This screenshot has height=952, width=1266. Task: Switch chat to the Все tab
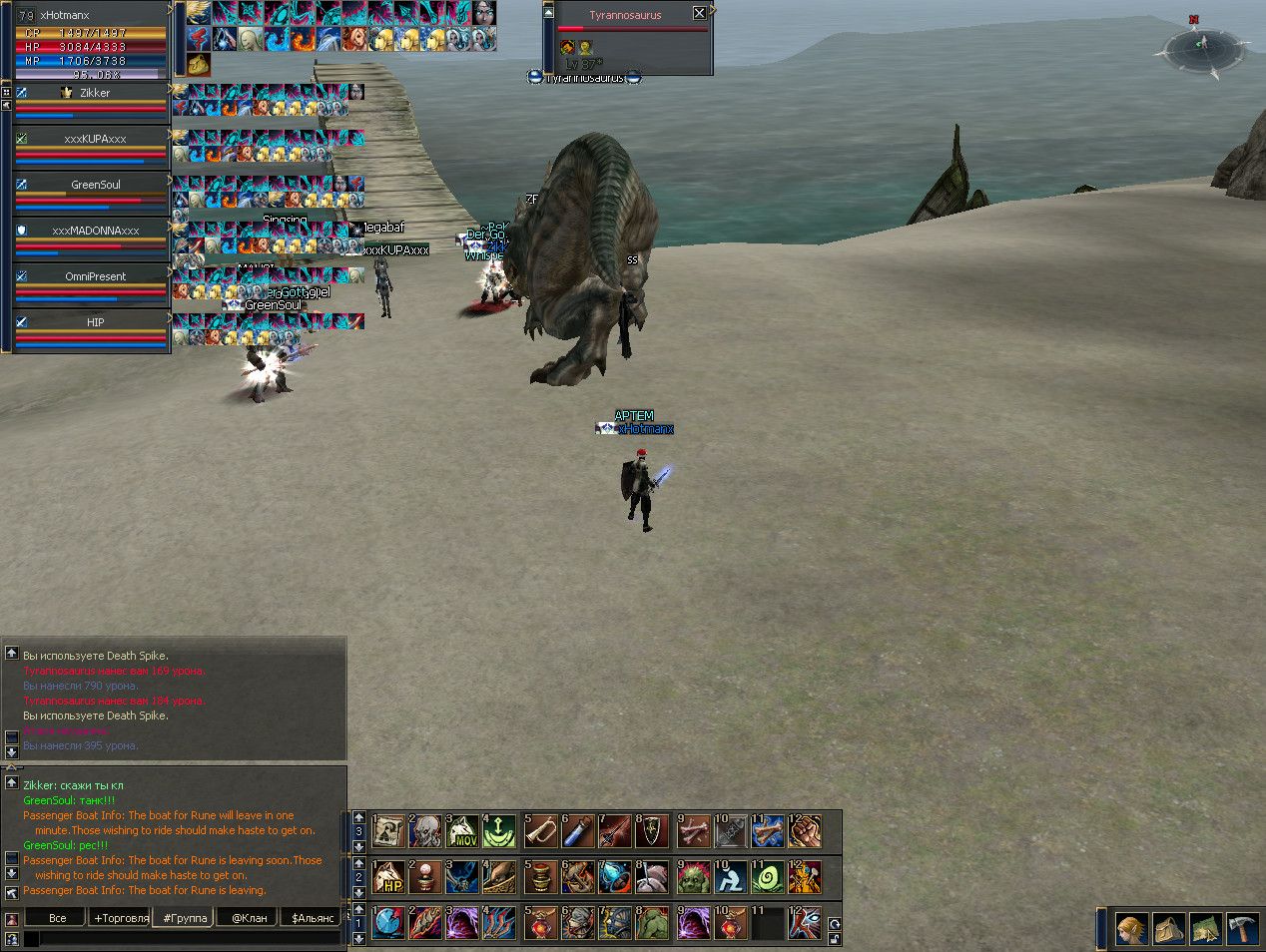pos(58,918)
